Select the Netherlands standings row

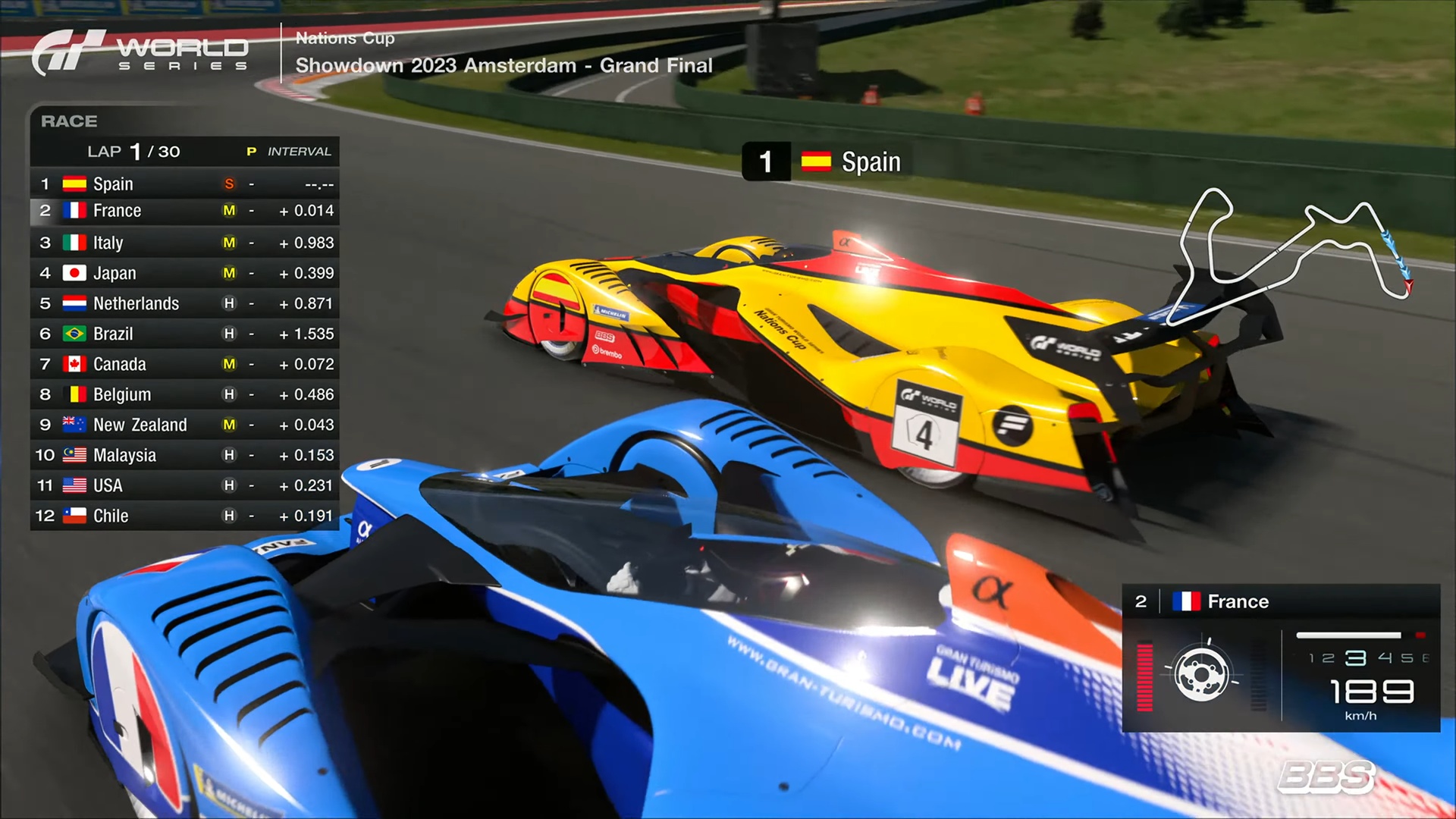(184, 303)
